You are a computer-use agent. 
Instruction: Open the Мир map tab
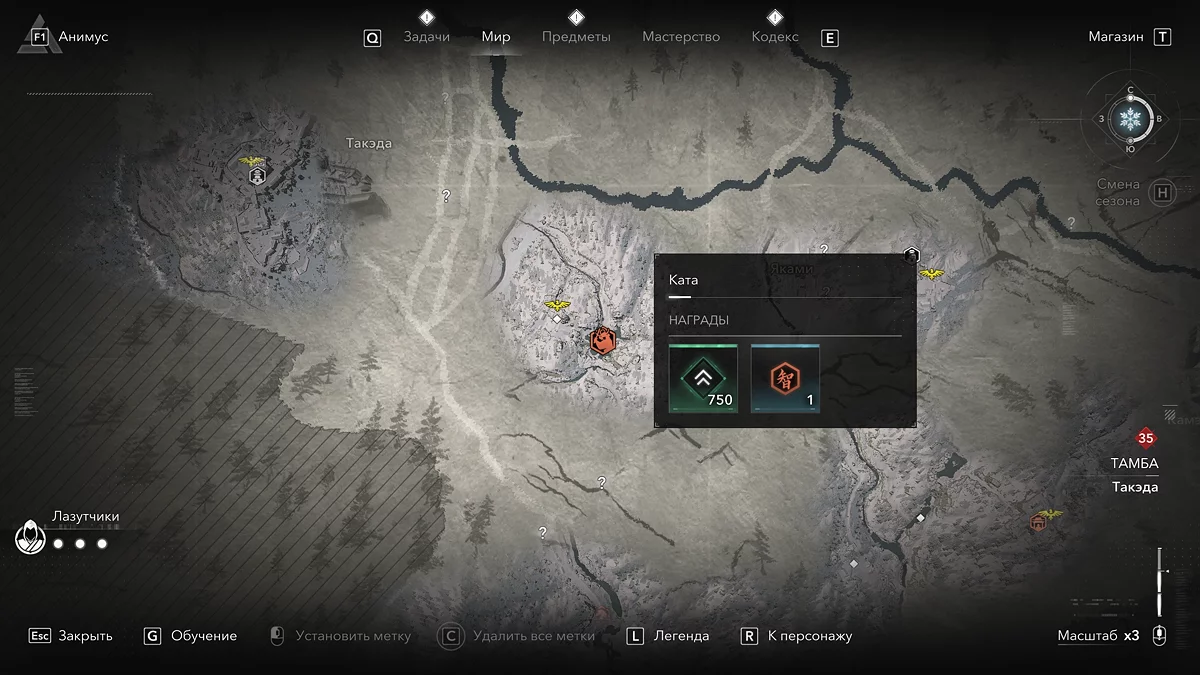(496, 37)
